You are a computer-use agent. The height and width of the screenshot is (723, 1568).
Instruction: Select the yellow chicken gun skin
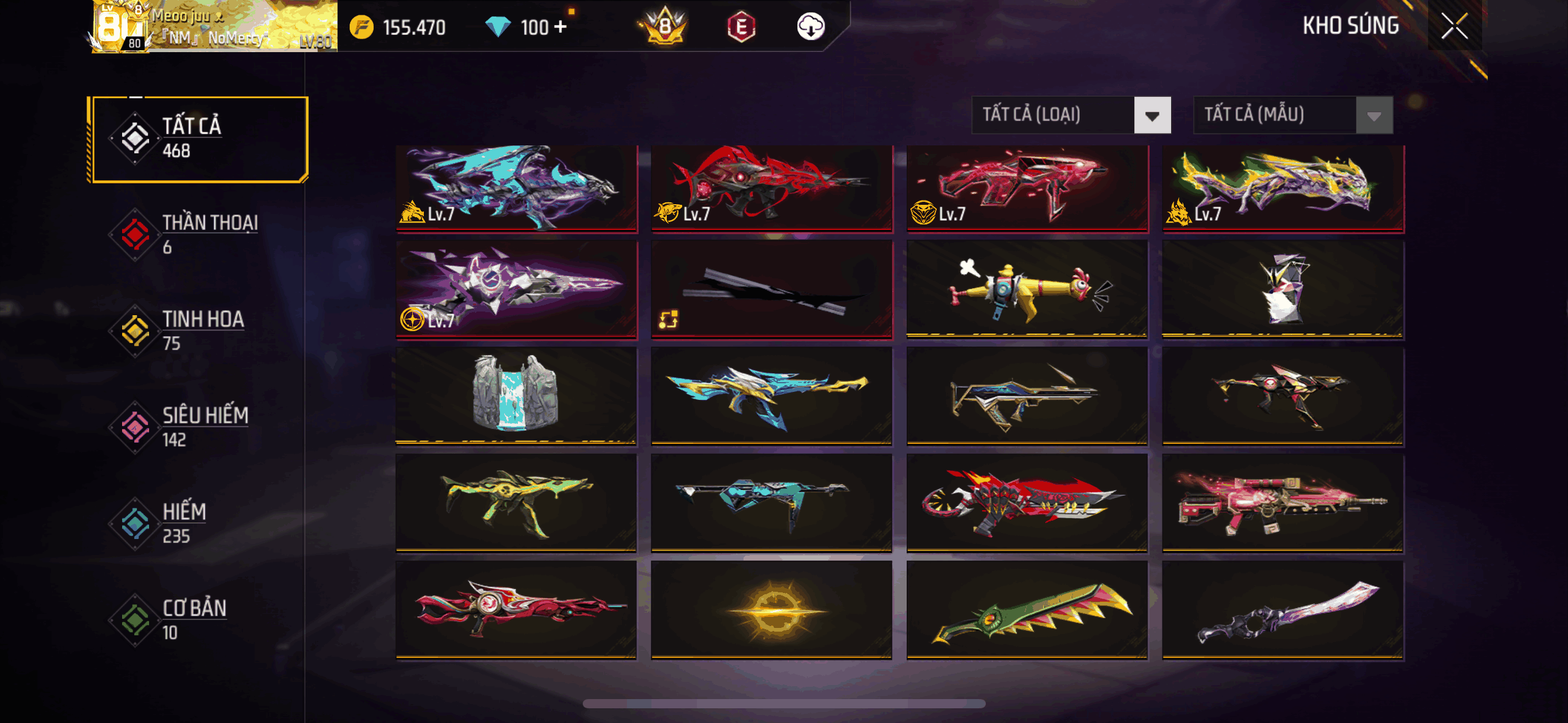[1027, 289]
